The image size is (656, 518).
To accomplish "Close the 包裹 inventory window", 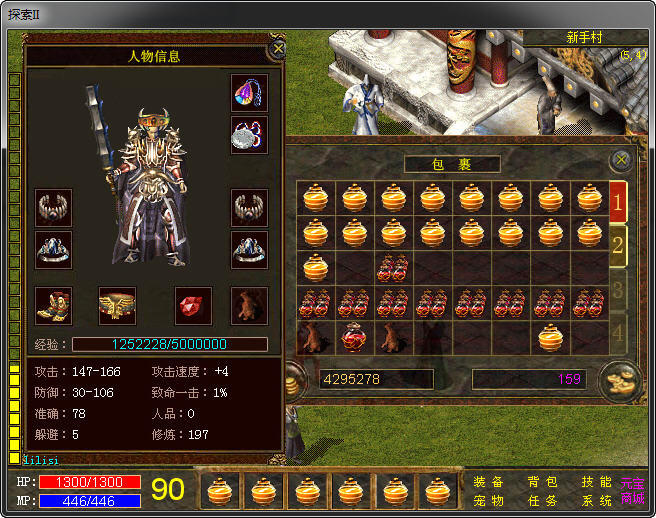I will coord(621,159).
